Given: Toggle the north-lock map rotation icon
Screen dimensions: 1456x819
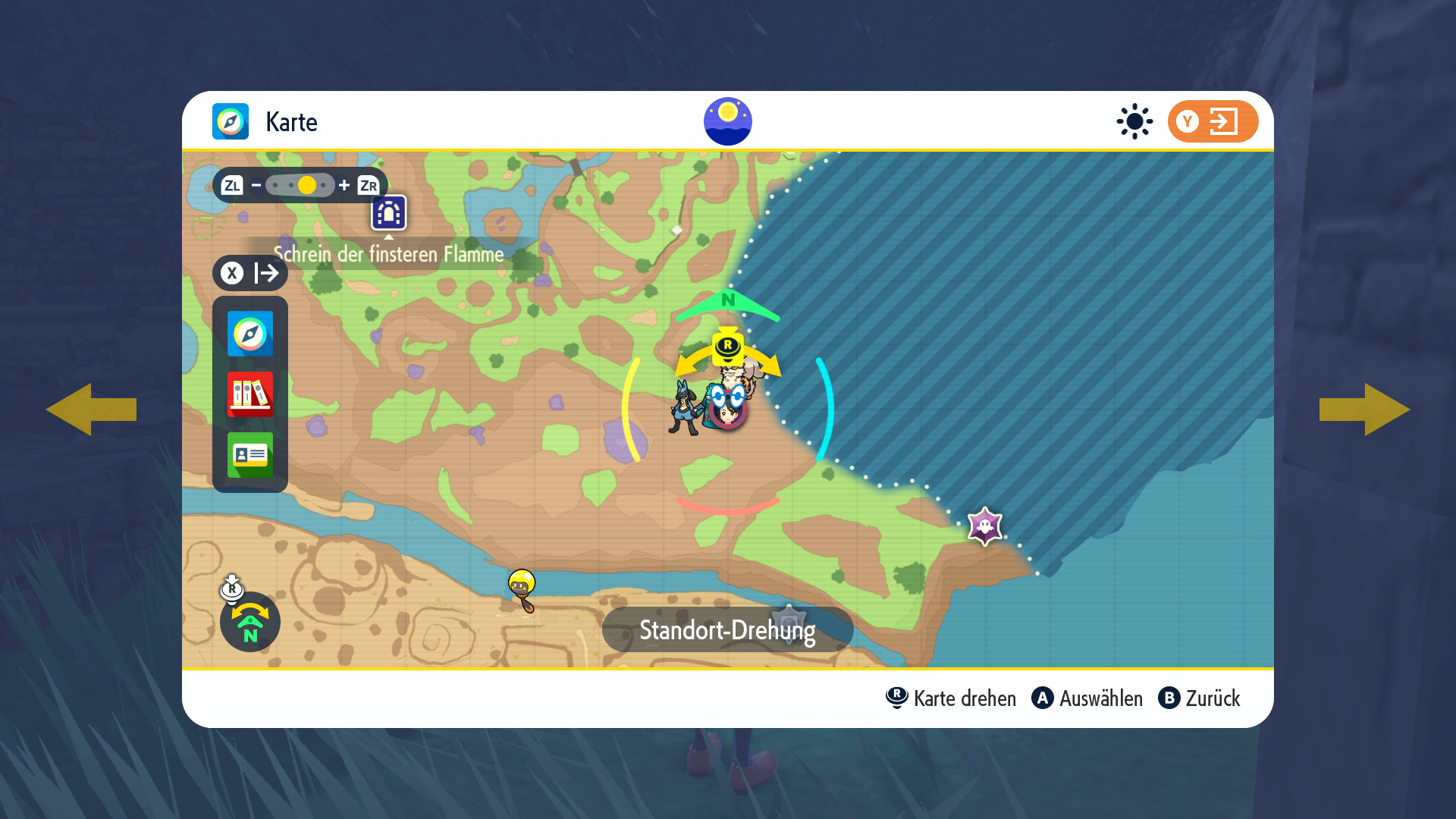Looking at the screenshot, I should tap(249, 622).
